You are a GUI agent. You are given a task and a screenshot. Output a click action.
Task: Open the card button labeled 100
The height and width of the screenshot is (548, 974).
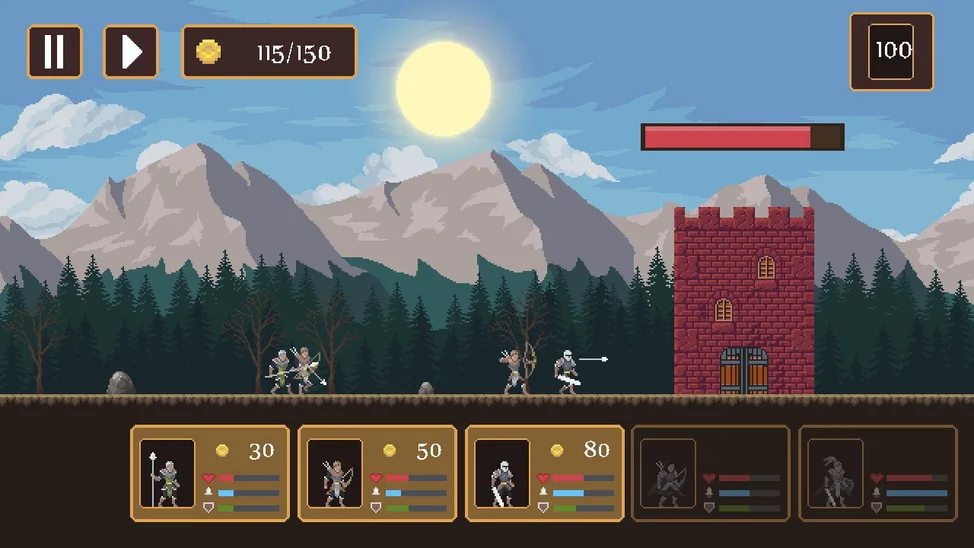891,52
